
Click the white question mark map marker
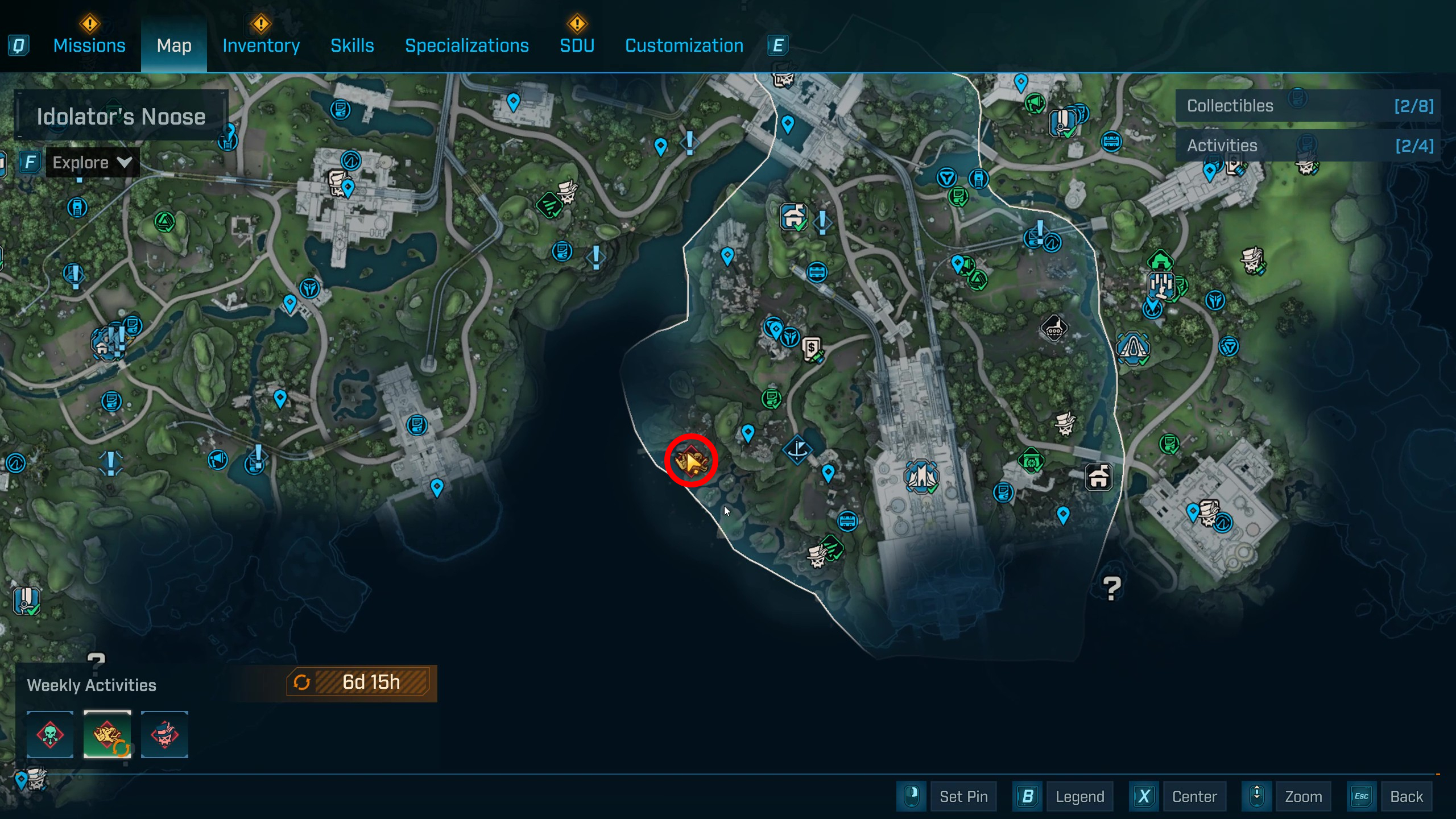pos(1111,588)
